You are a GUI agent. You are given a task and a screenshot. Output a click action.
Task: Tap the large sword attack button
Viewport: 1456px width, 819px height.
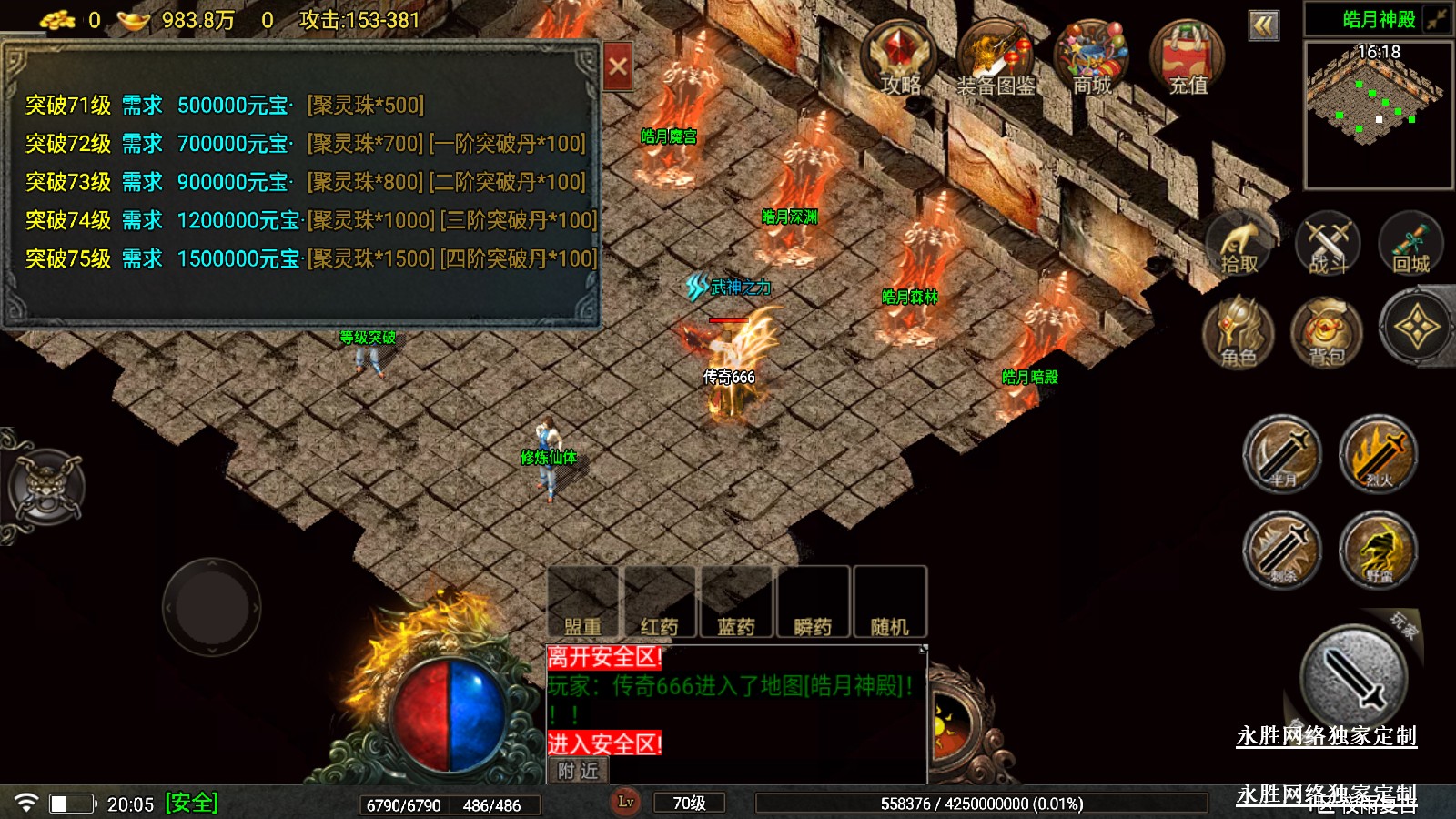pos(1354,678)
